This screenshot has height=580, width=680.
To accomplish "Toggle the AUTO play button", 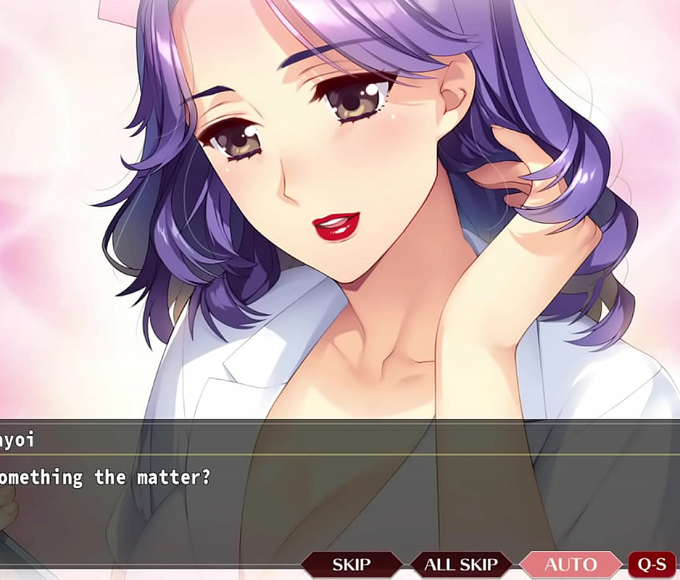I will pos(570,565).
